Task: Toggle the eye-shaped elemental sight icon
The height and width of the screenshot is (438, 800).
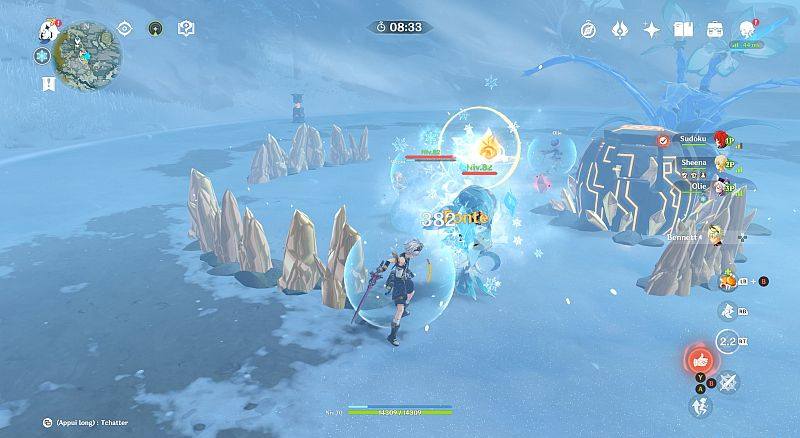Action: click(x=125, y=29)
